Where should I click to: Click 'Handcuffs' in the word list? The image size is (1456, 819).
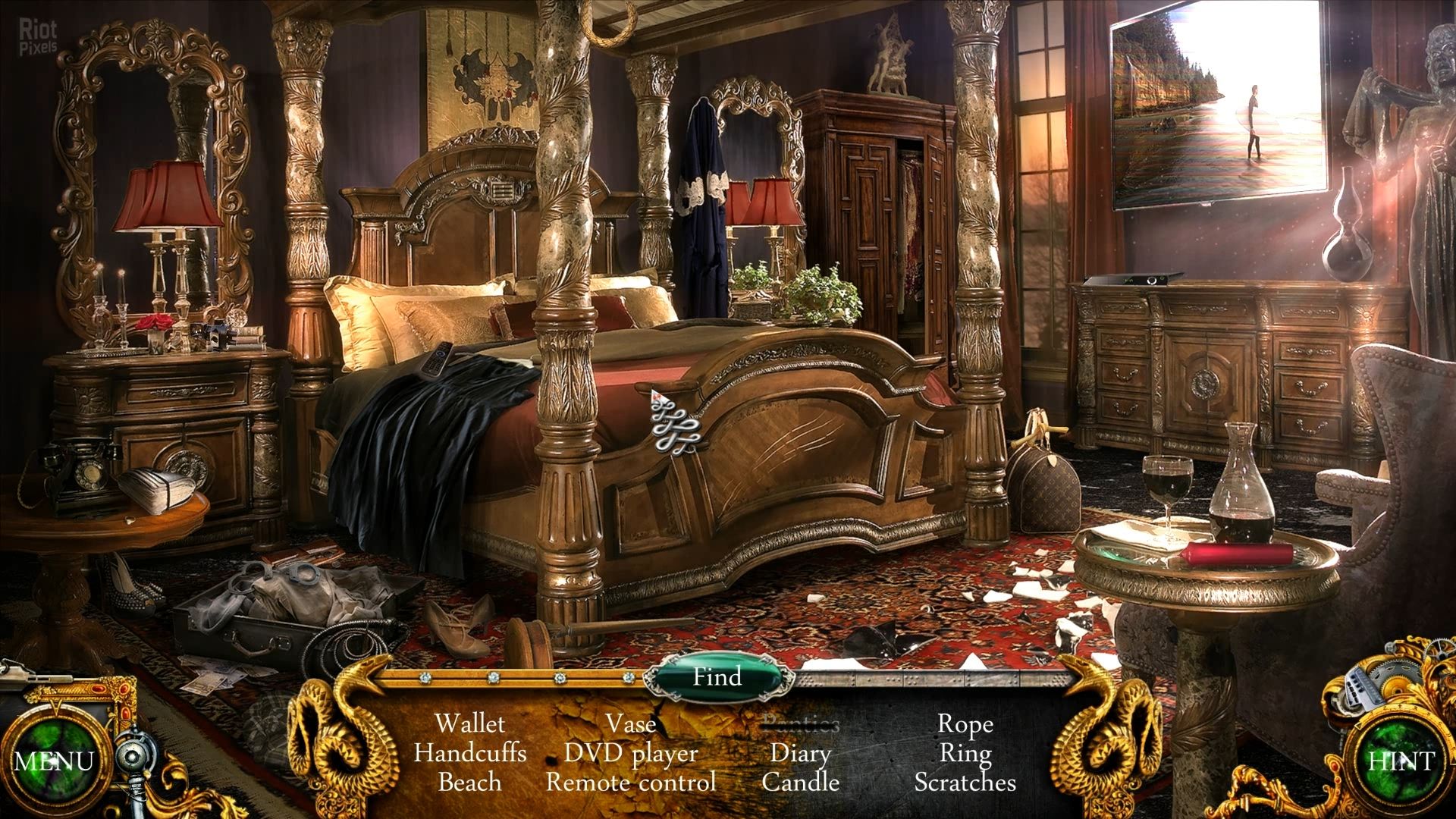coord(472,753)
